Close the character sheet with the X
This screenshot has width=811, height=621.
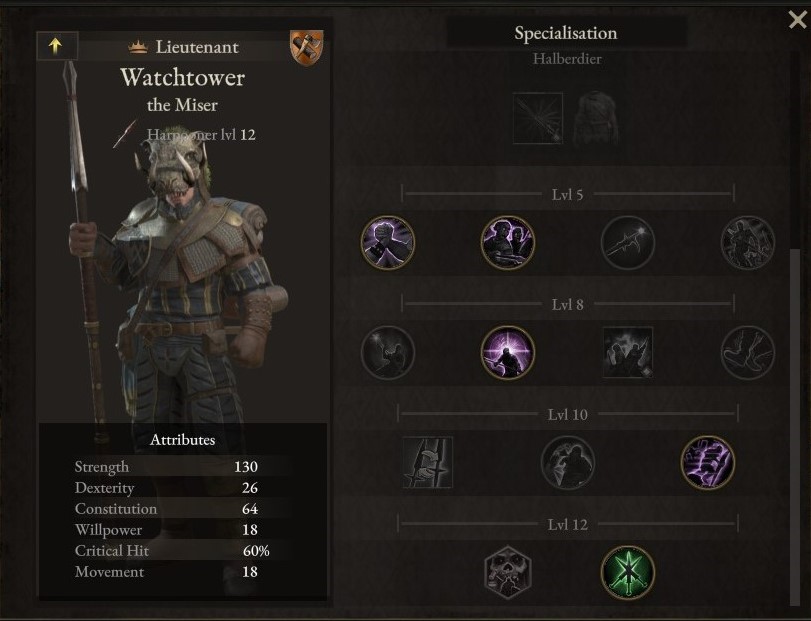click(x=797, y=19)
